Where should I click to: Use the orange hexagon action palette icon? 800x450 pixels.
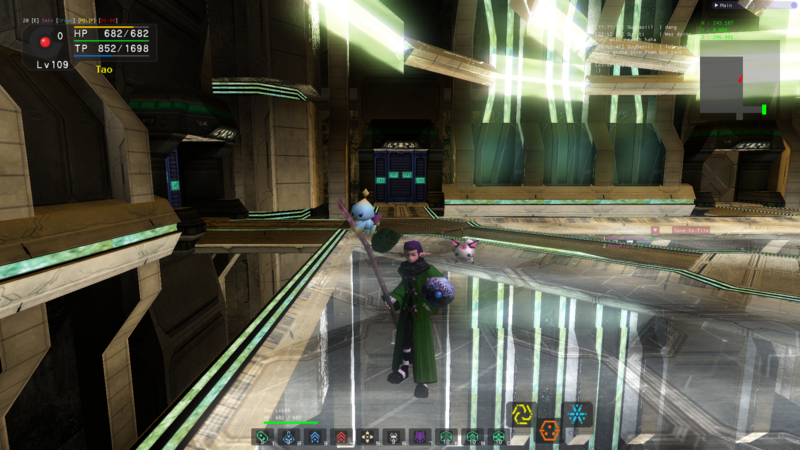pyautogui.click(x=549, y=430)
